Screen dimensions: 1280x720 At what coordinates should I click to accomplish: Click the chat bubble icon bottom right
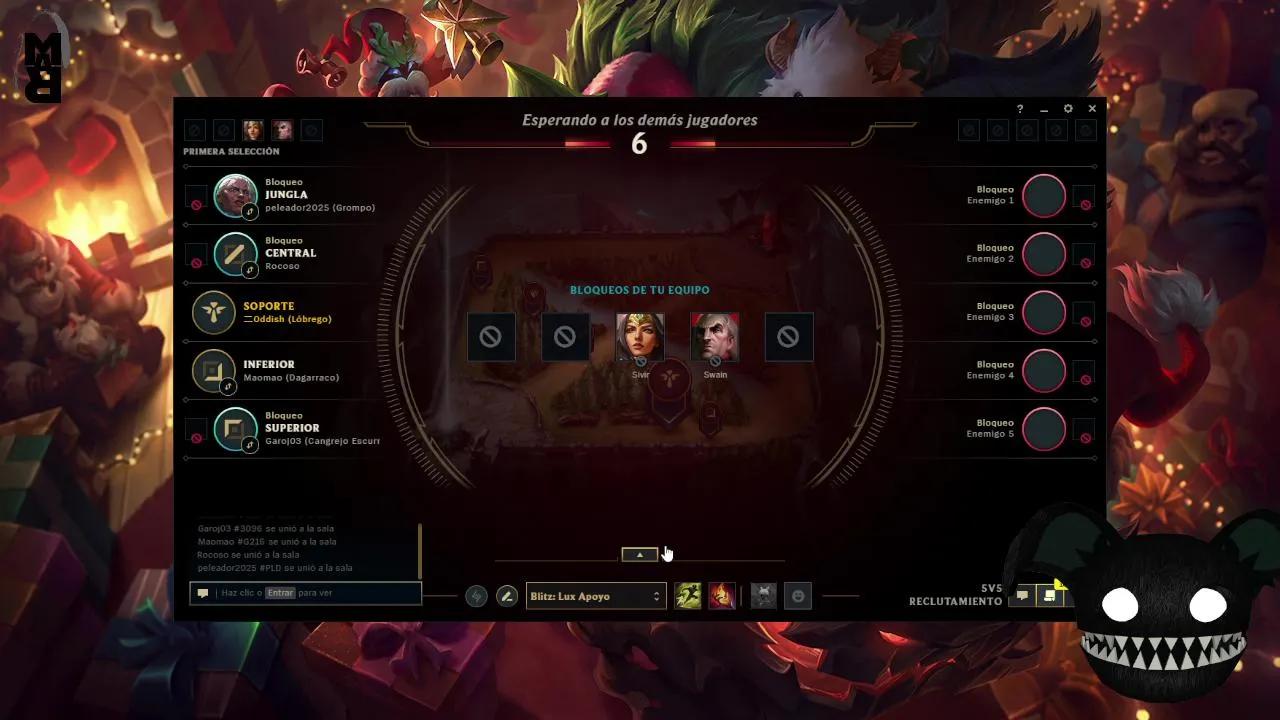1022,594
